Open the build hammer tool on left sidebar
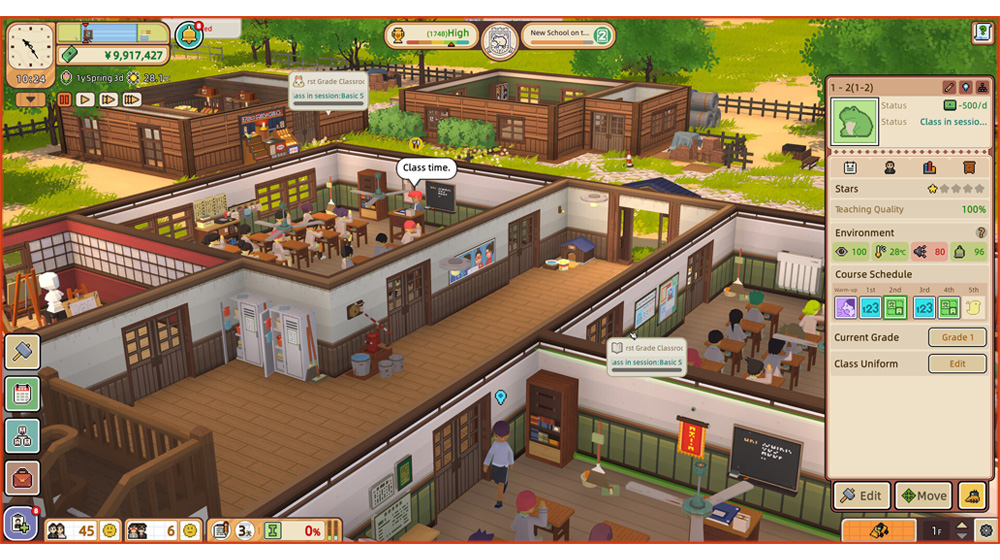The image size is (1000, 560). pyautogui.click(x=22, y=351)
